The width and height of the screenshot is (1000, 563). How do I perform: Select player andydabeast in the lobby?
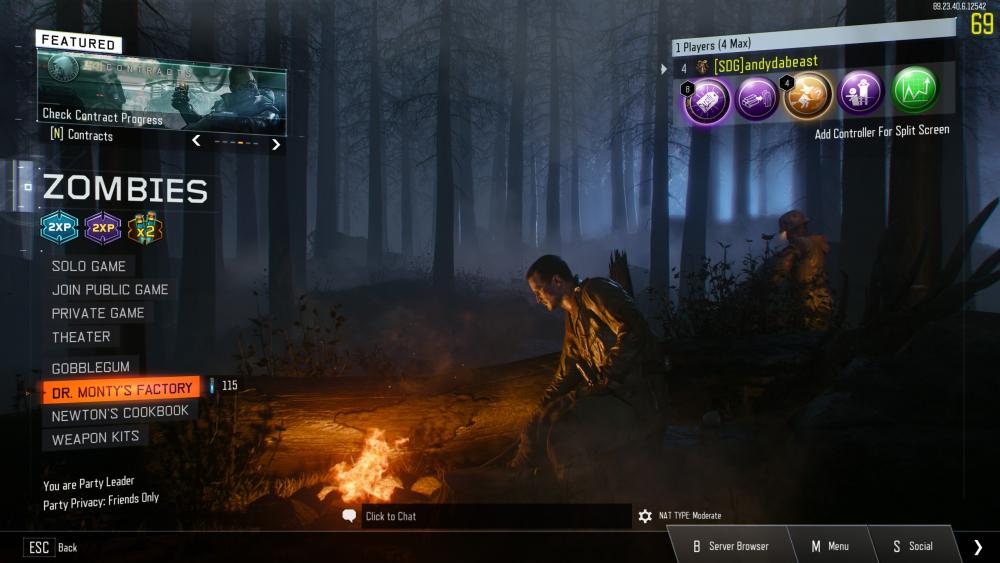765,65
